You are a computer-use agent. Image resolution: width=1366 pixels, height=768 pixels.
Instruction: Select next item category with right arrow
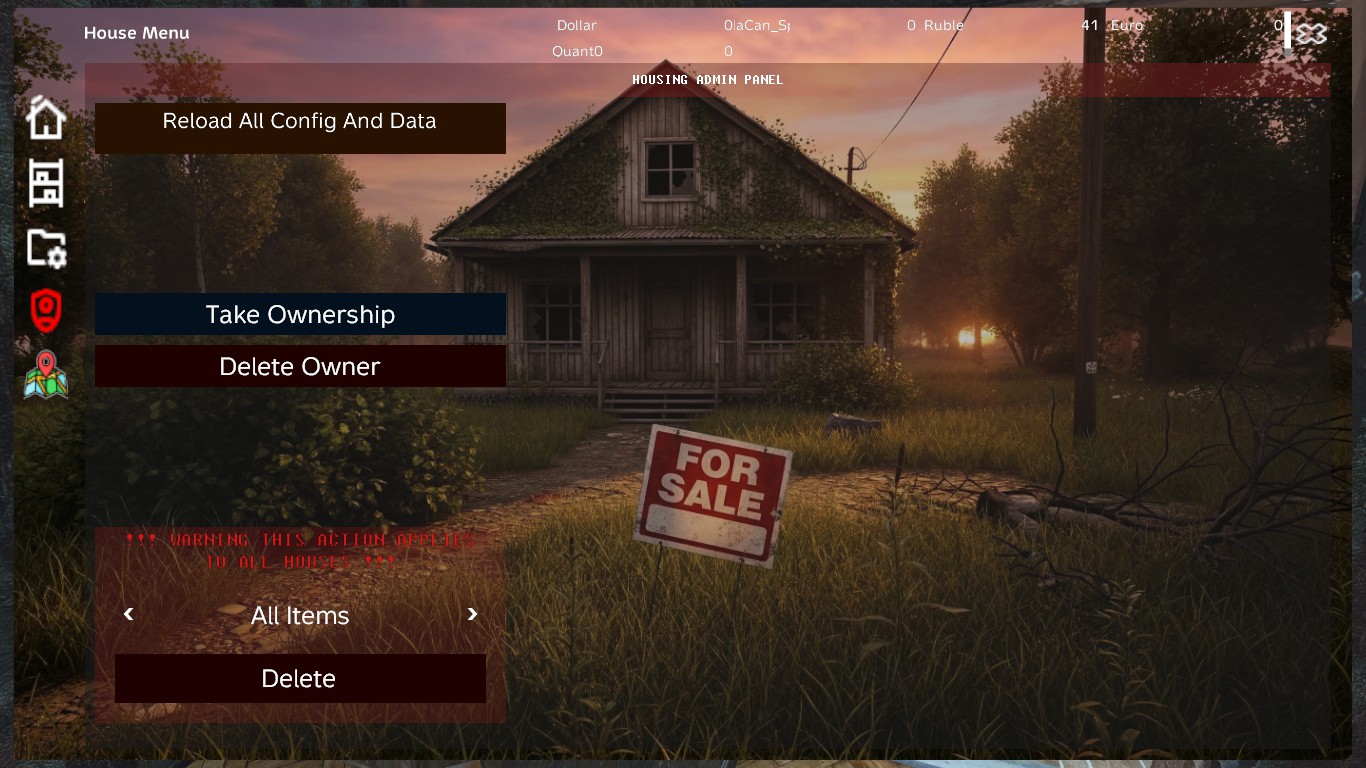point(473,614)
